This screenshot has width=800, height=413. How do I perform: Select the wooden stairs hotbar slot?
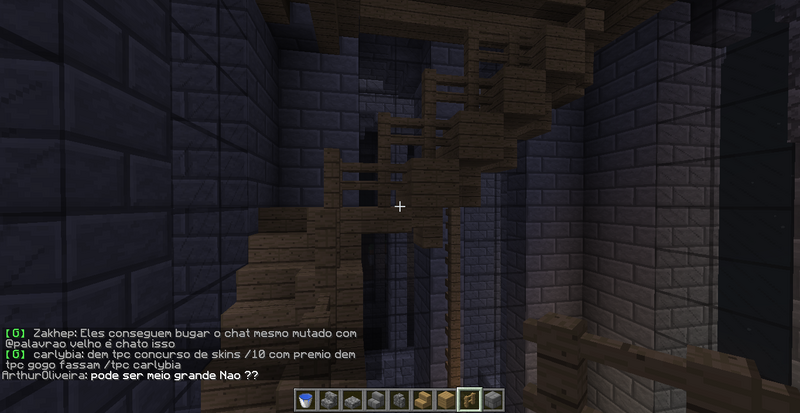click(422, 400)
